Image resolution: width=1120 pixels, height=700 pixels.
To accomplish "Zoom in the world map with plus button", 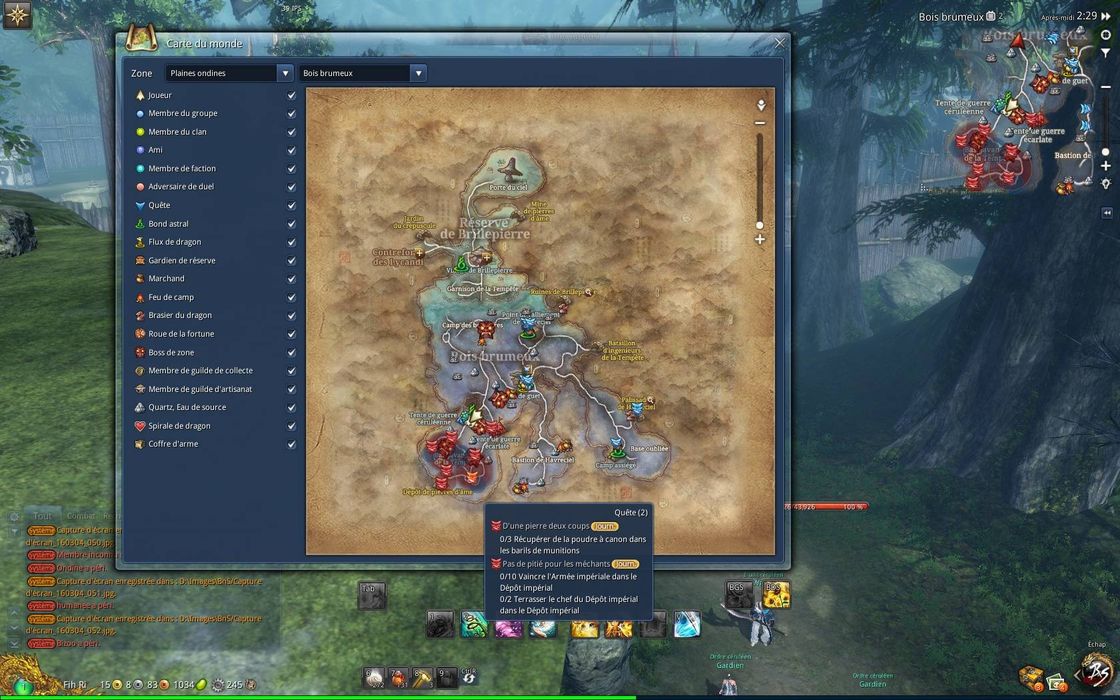I will (760, 240).
